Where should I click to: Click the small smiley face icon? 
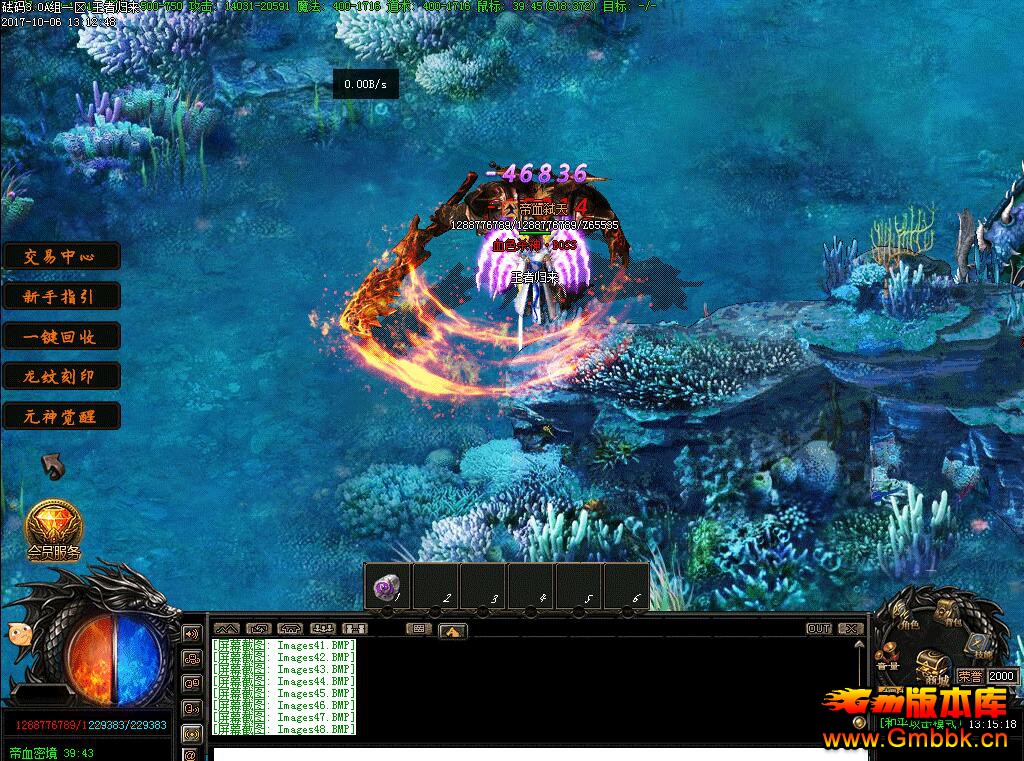18,632
